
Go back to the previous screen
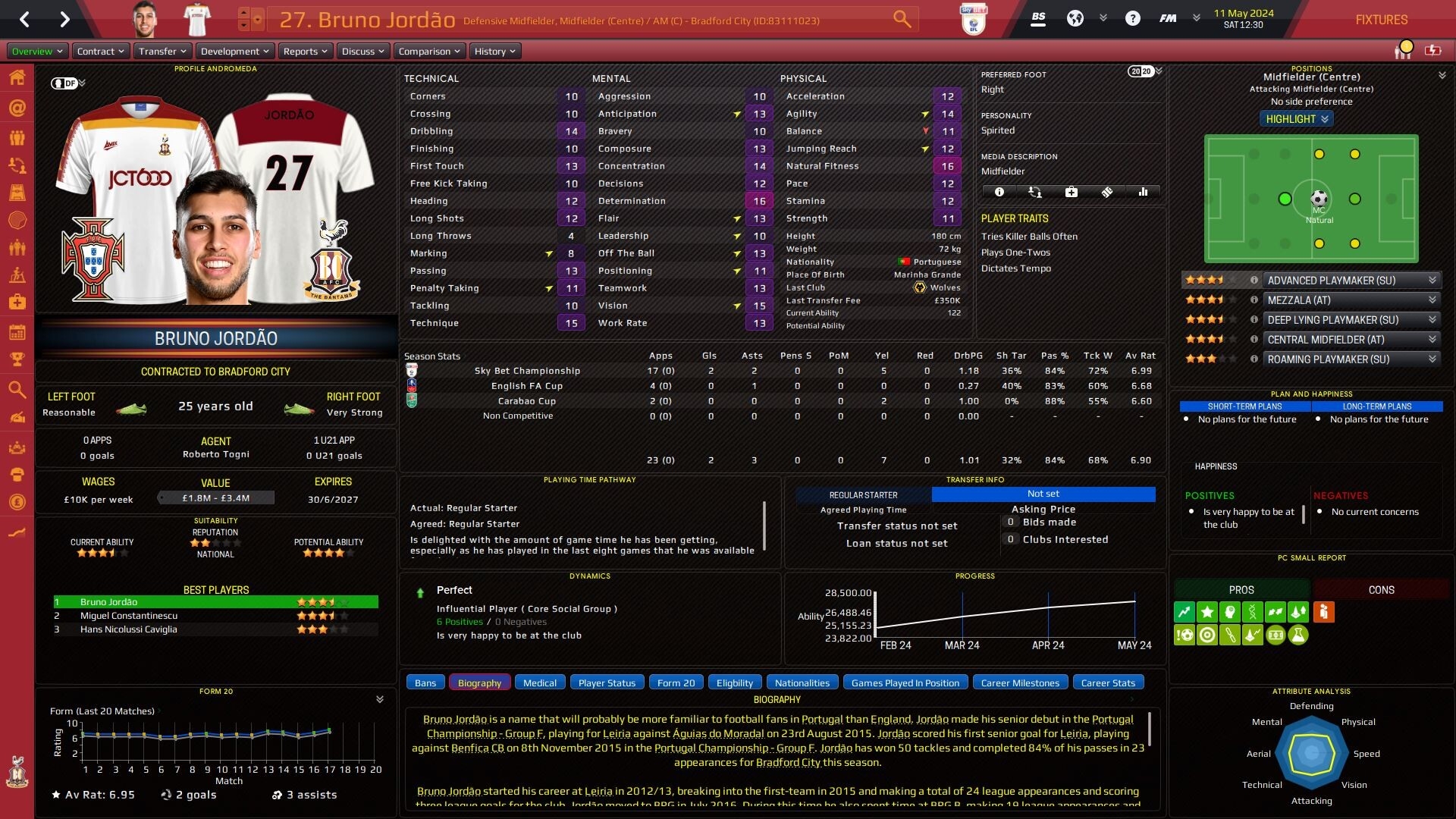(x=25, y=19)
